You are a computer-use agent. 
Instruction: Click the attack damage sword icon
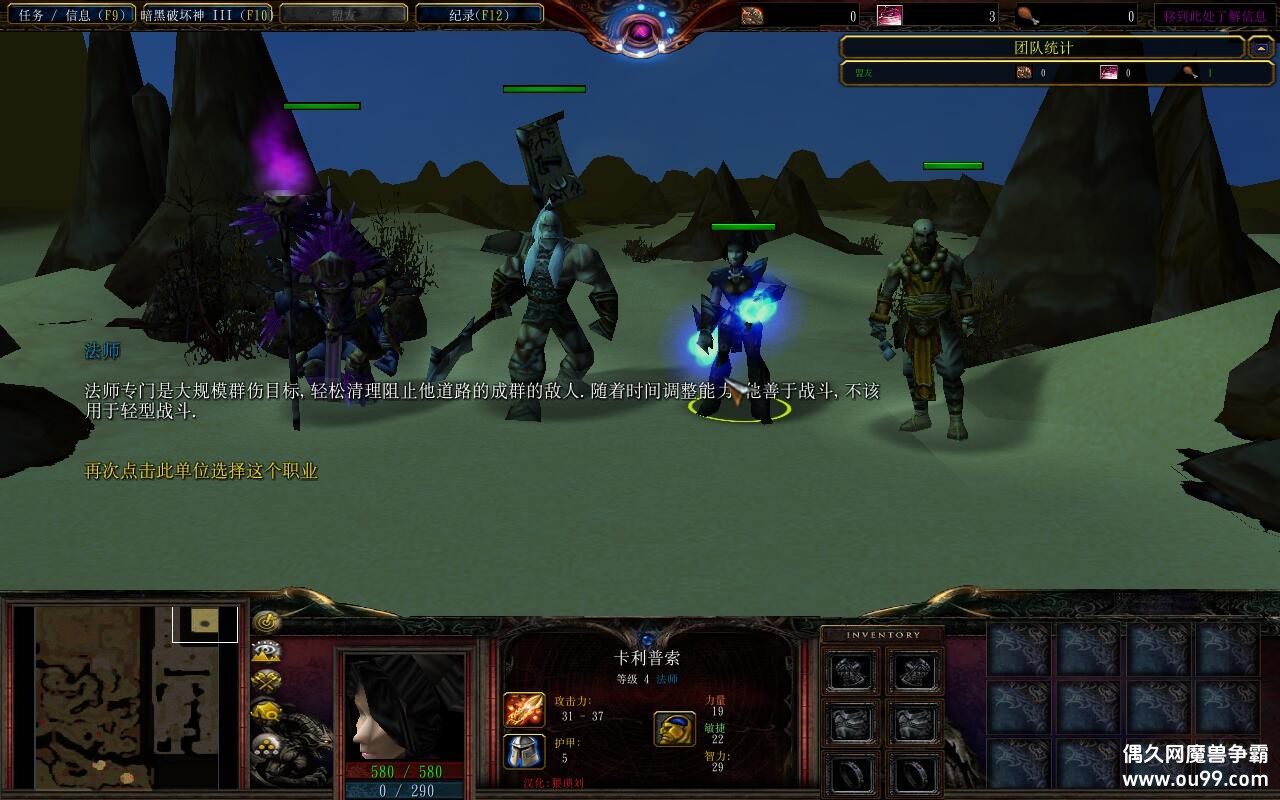point(524,709)
